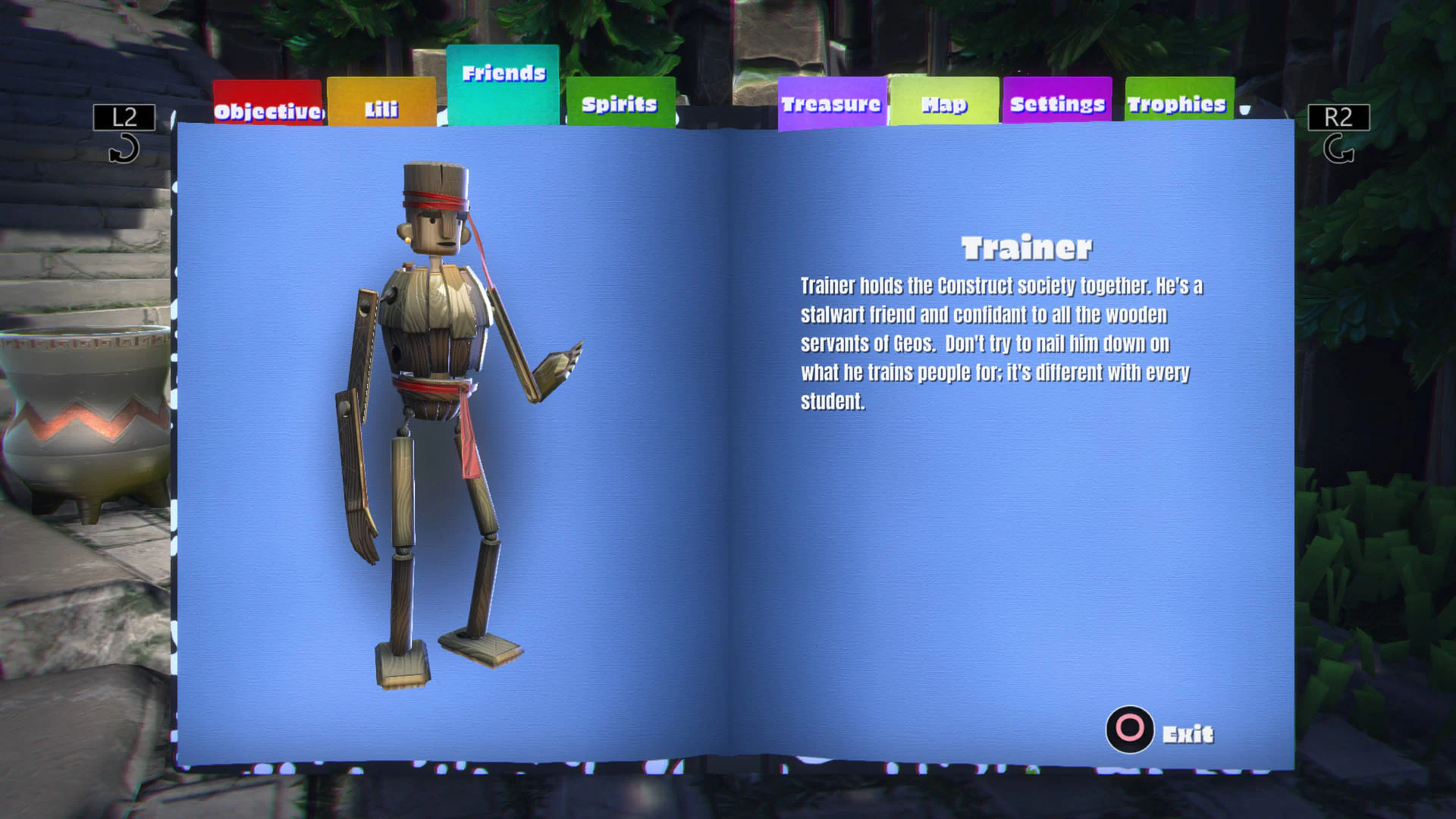Show the Spirits tab
This screenshot has width=1456, height=819.
620,102
